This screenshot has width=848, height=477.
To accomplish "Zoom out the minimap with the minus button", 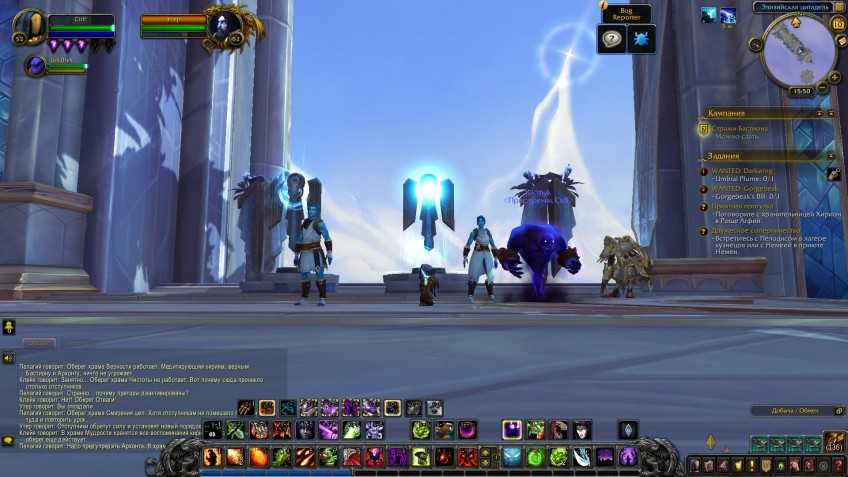I will point(823,87).
